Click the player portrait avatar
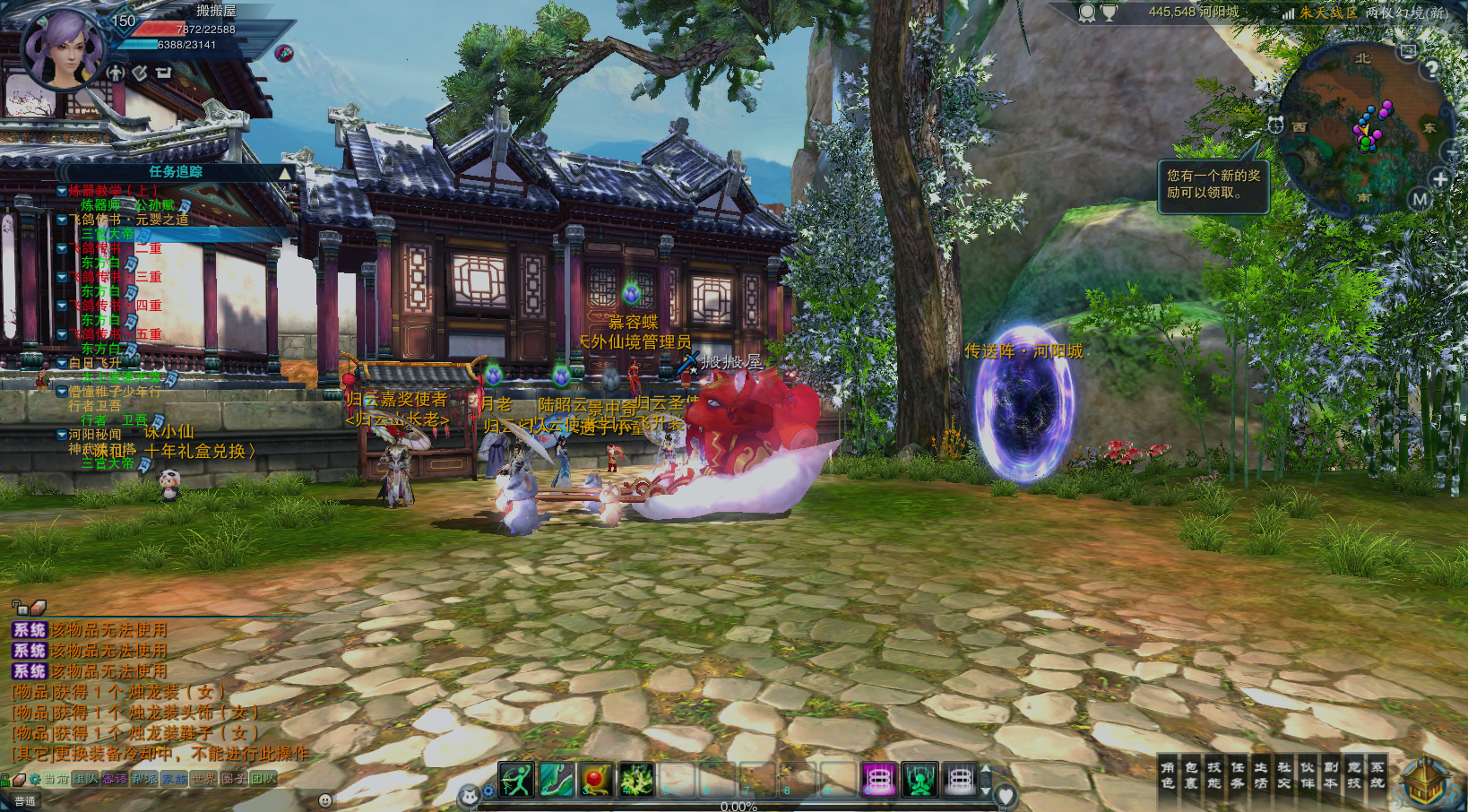This screenshot has width=1468, height=812. (61, 49)
